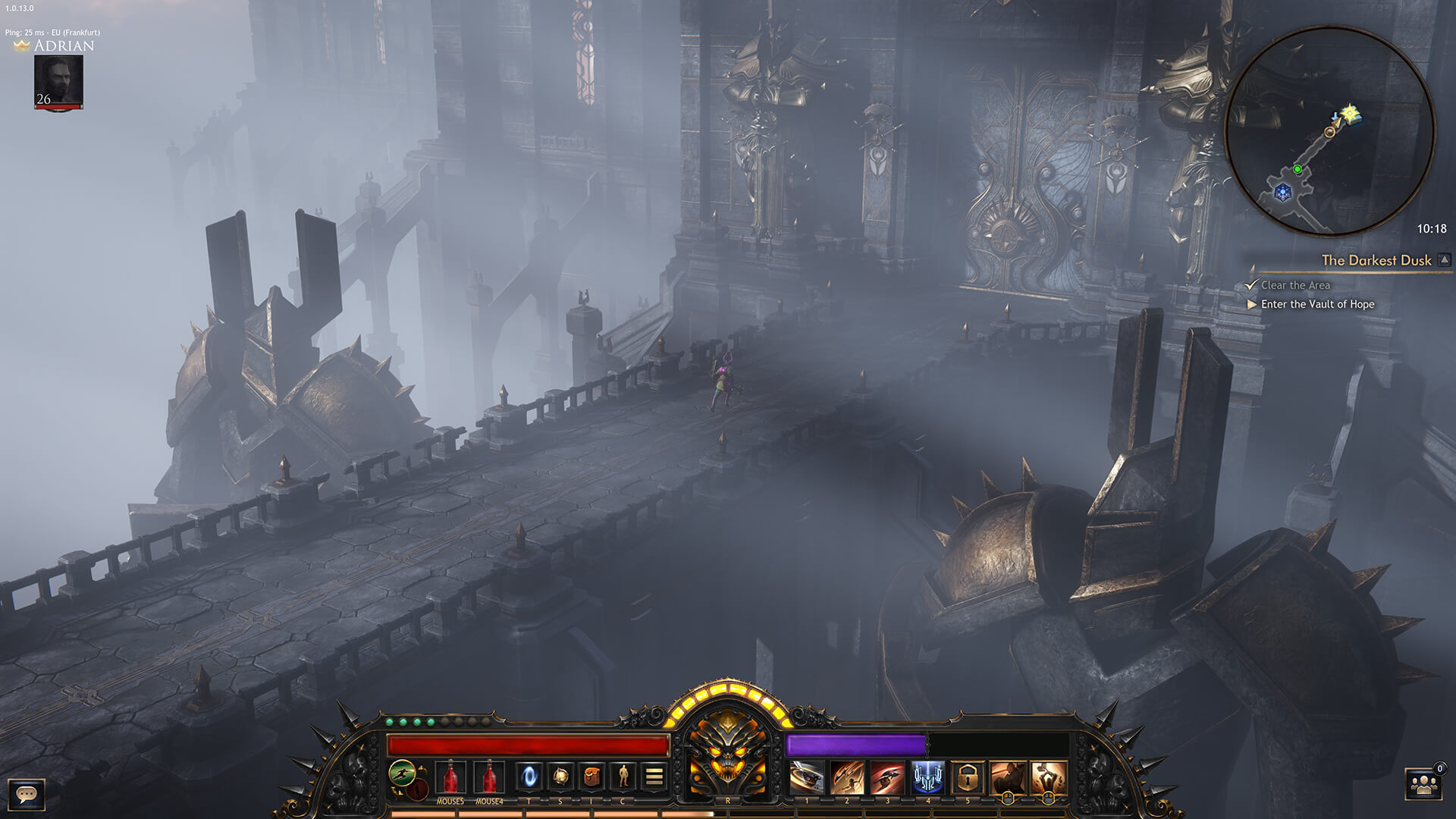Open the blue town portal
The height and width of the screenshot is (819, 1456).
click(x=529, y=777)
